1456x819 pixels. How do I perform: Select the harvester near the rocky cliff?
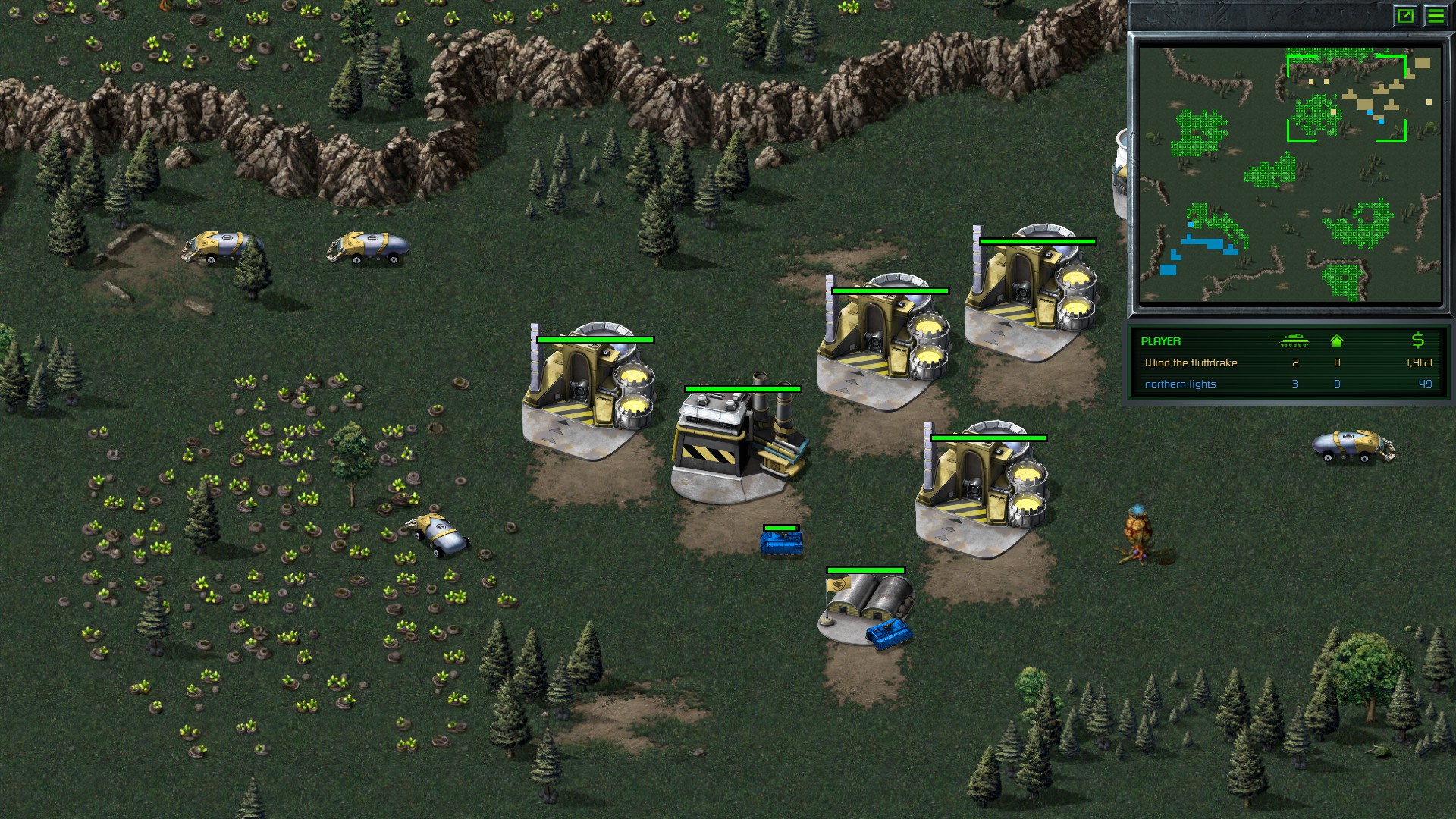pyautogui.click(x=220, y=243)
